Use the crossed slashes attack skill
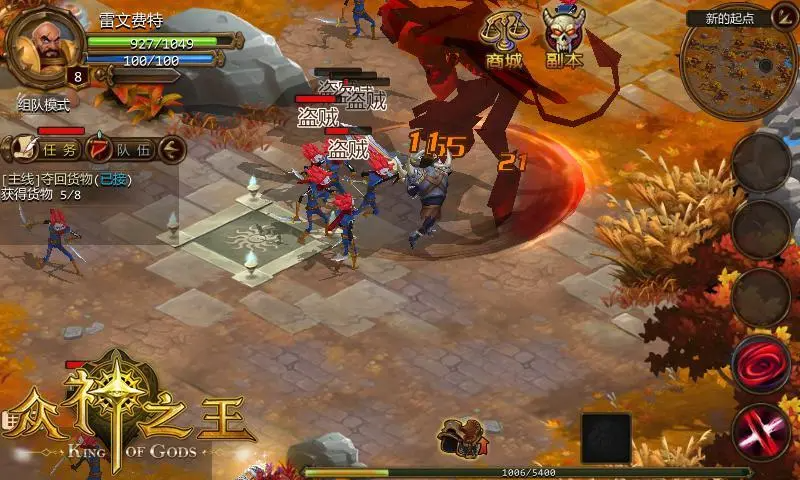 [762, 431]
